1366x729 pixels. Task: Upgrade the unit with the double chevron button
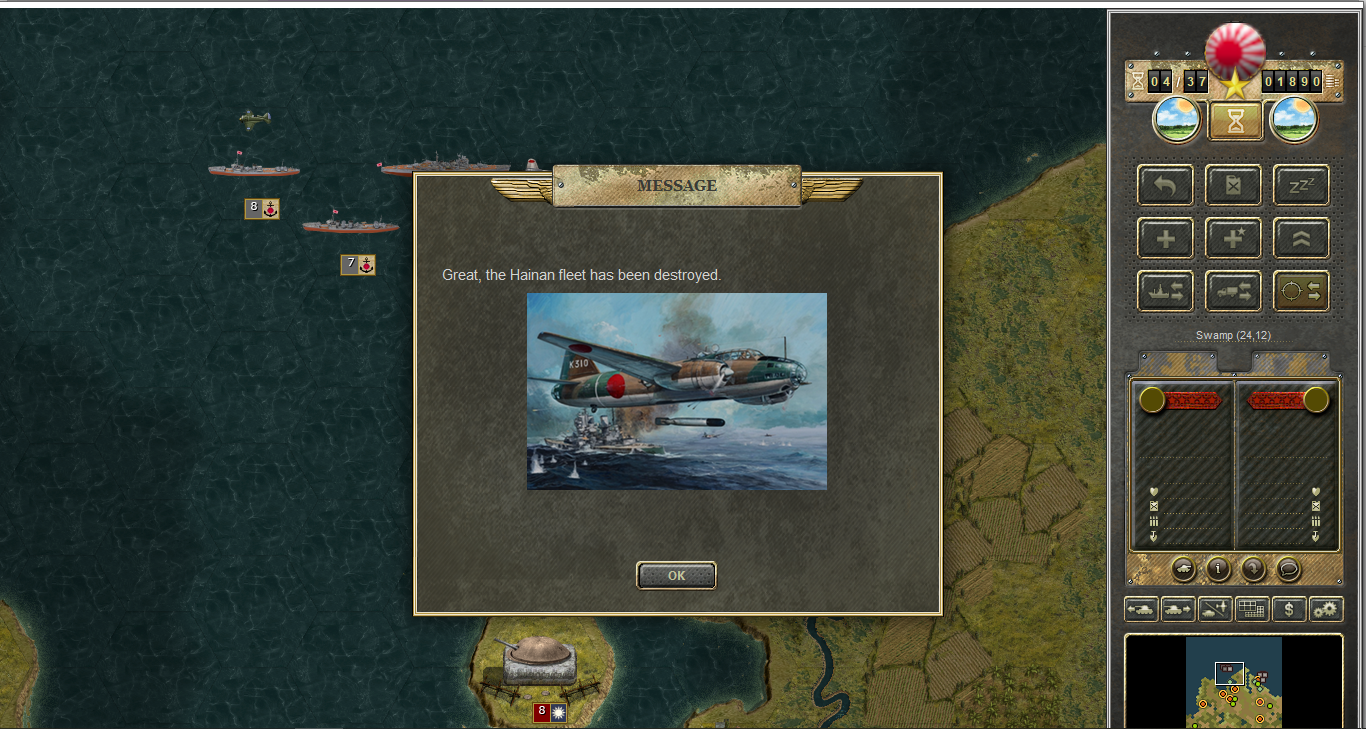pos(1301,238)
